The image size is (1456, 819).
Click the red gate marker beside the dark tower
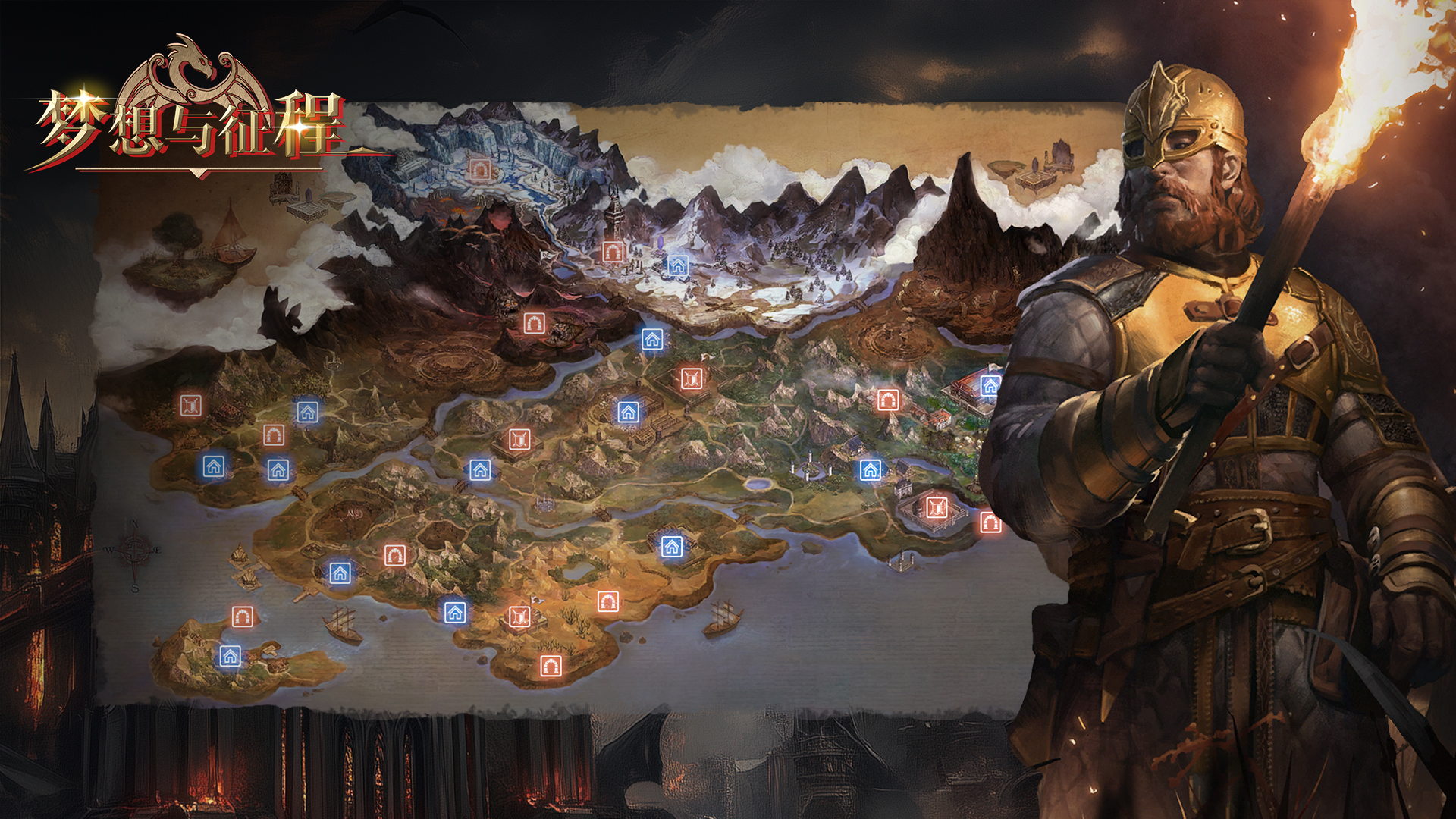pos(613,251)
